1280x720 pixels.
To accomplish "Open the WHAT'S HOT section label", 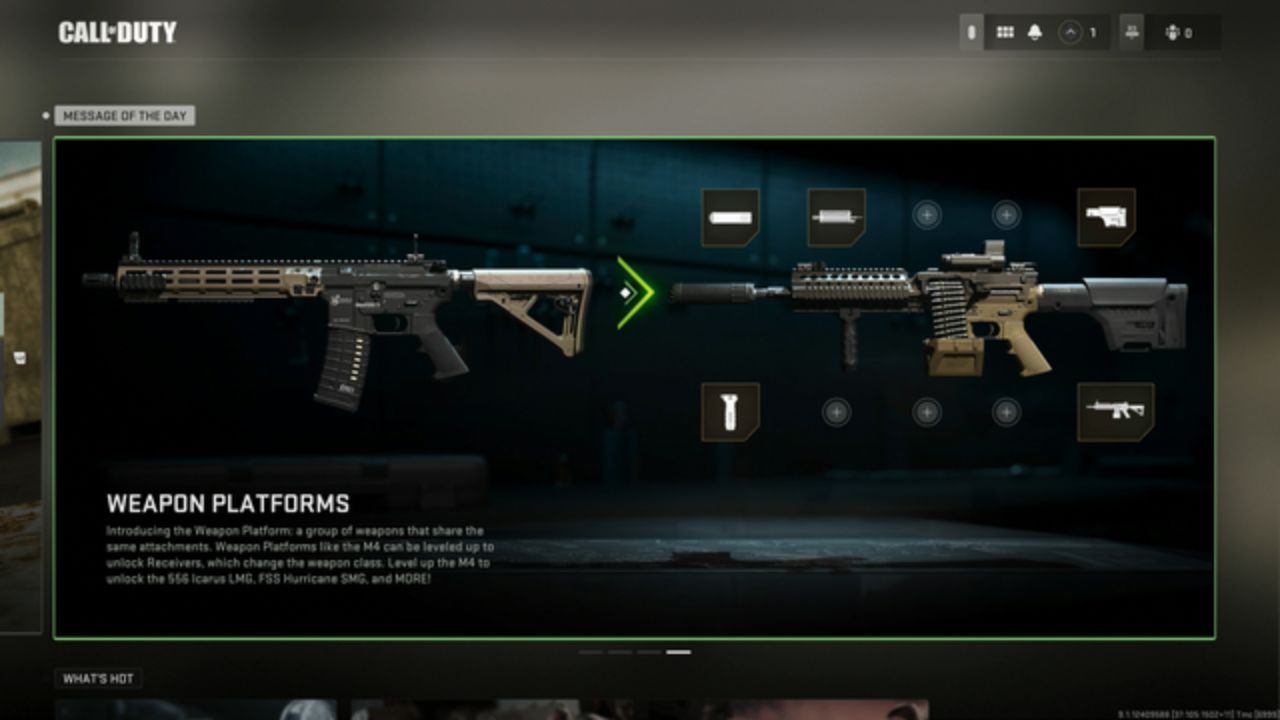I will (x=99, y=676).
